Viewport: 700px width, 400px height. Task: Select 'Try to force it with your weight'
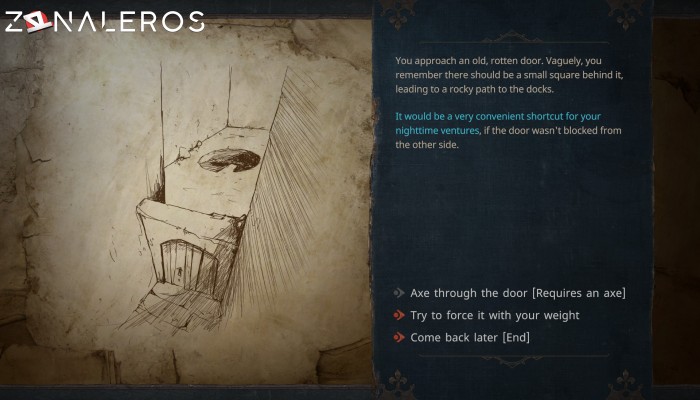point(494,315)
